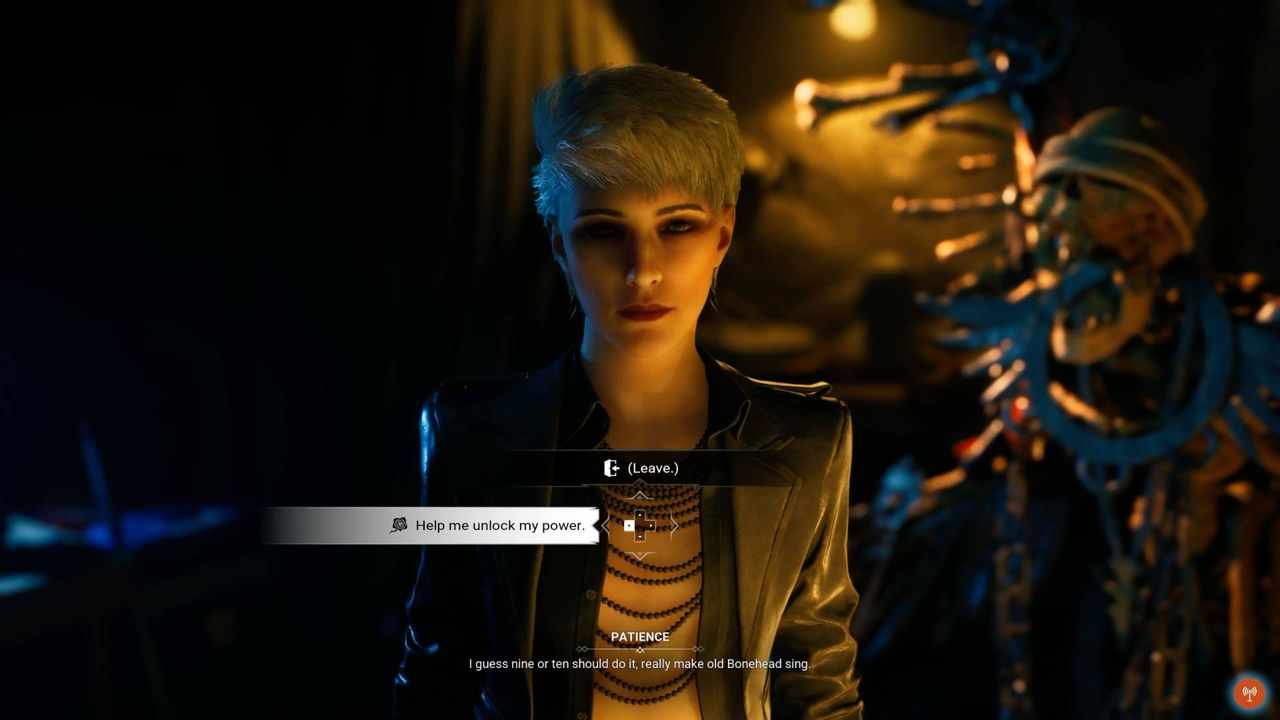This screenshot has height=720, width=1280.
Task: Click the upward chevron above the dialogue wheel
Action: tap(640, 491)
